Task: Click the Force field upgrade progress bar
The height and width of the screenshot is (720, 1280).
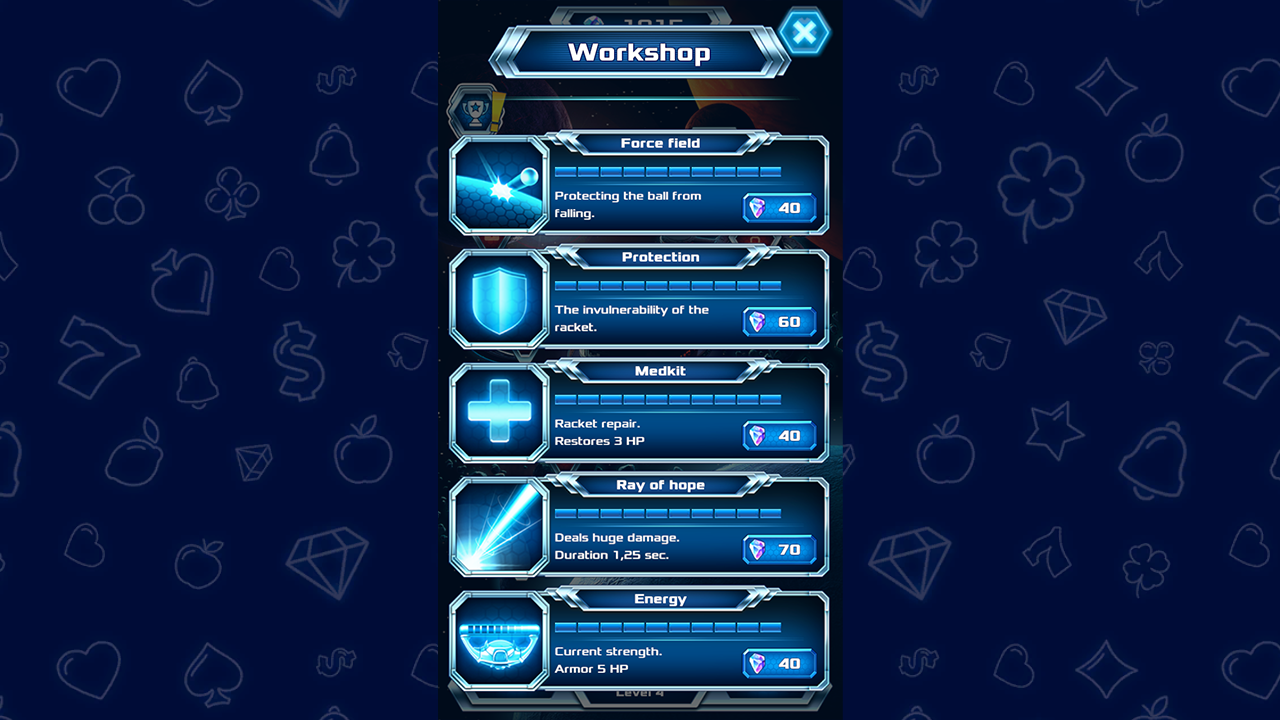Action: [x=668, y=170]
